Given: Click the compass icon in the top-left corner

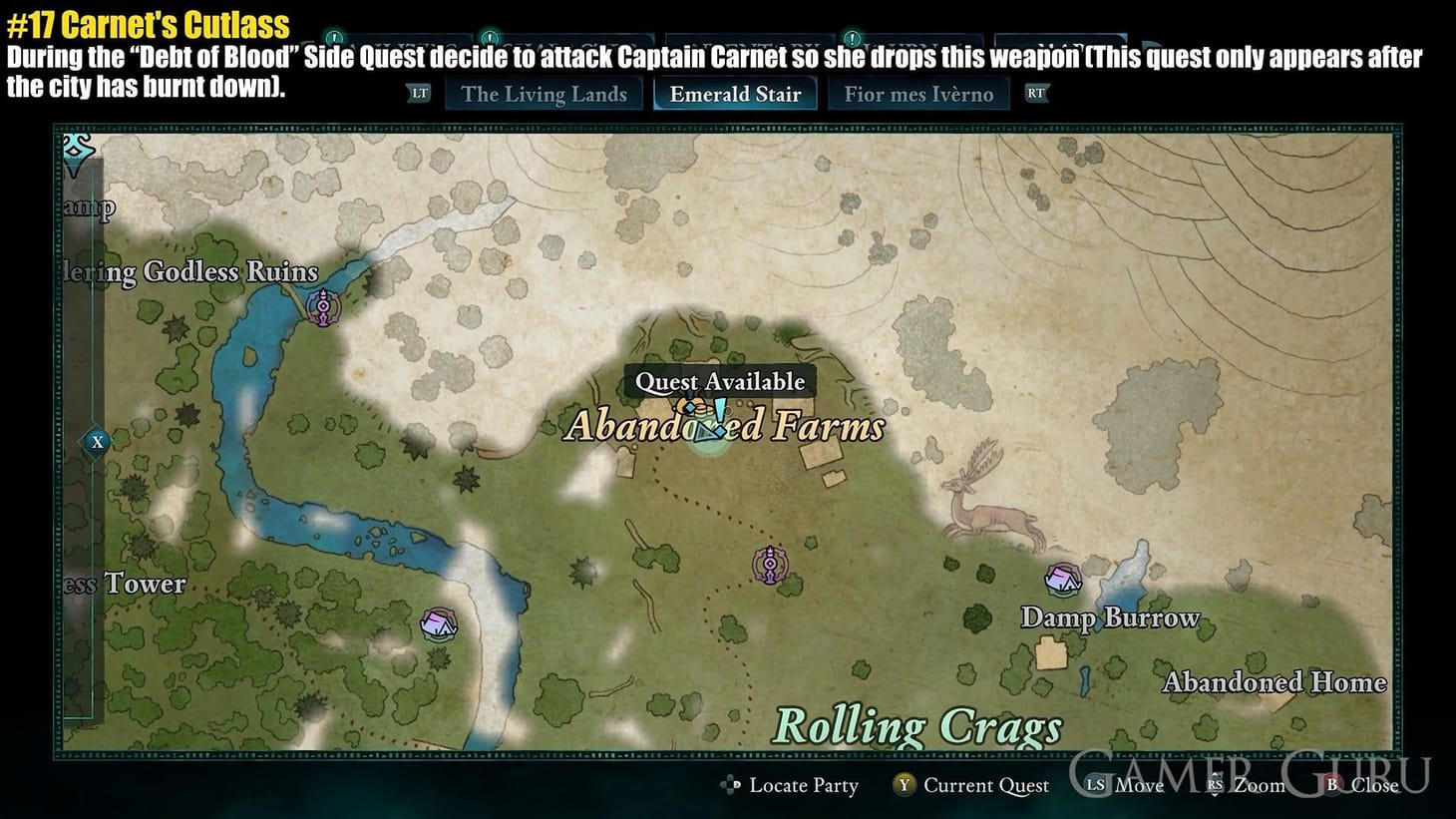Looking at the screenshot, I should click(x=75, y=152).
